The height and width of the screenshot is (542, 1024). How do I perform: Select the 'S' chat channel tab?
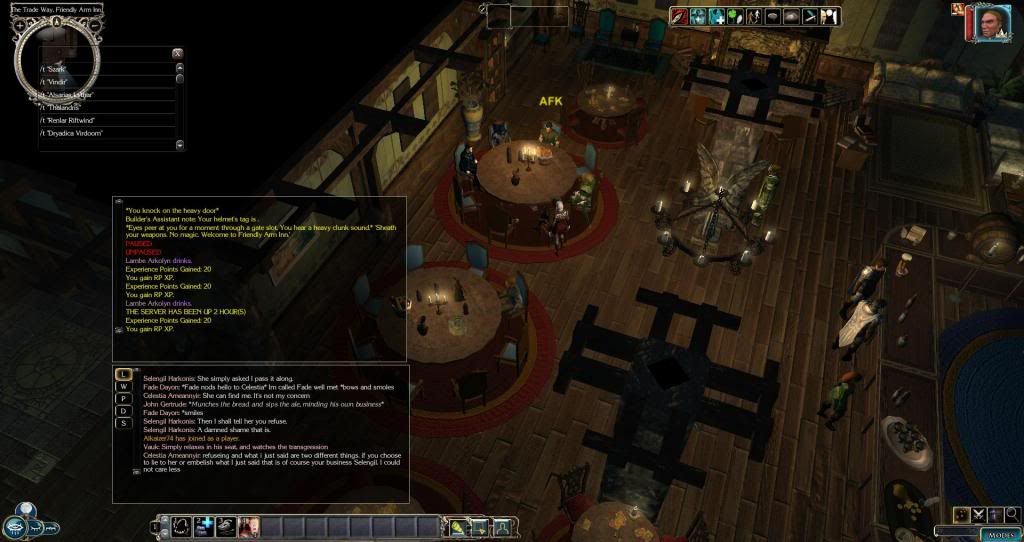(x=123, y=423)
